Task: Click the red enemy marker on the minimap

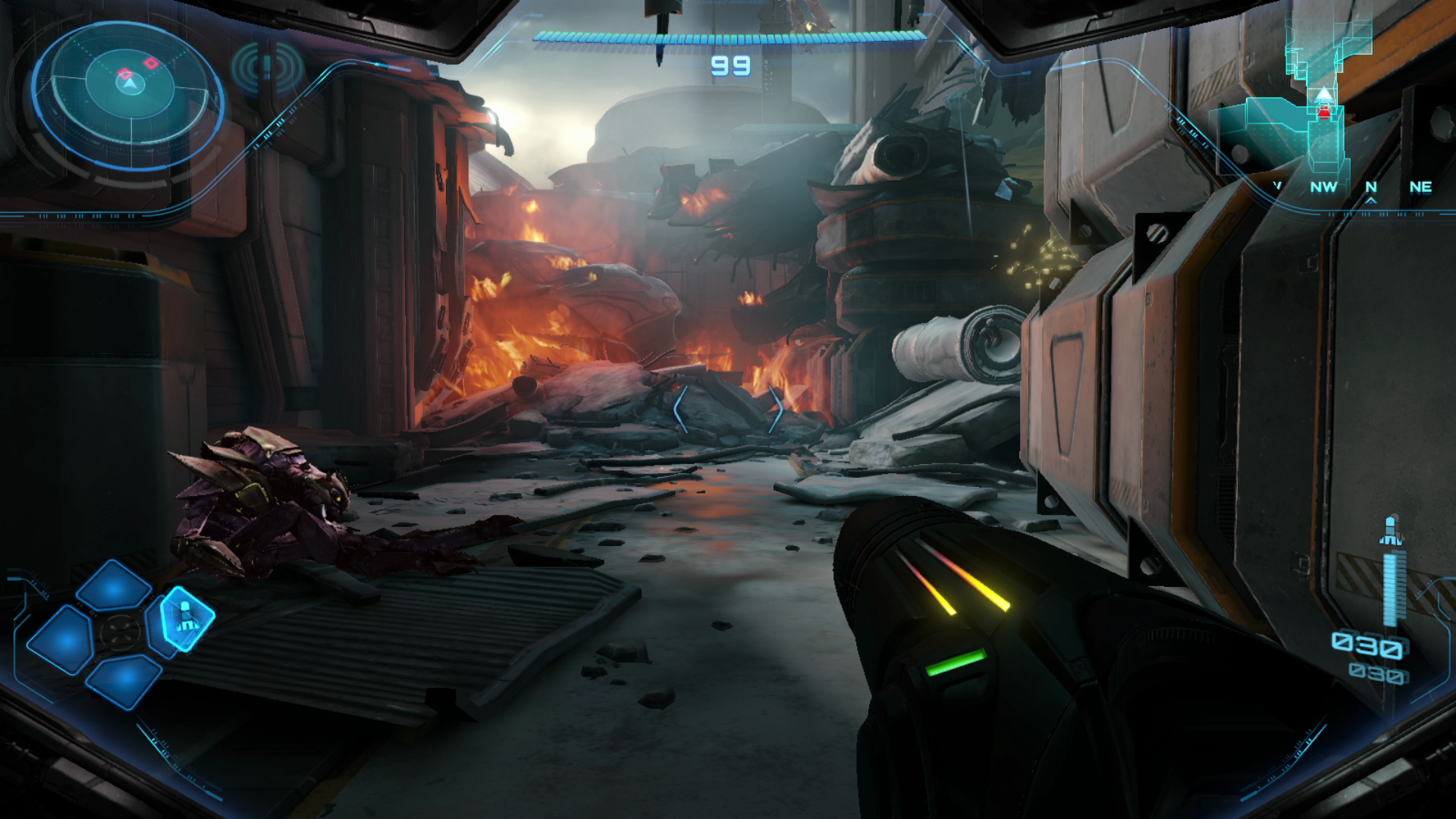Action: [x=1323, y=110]
